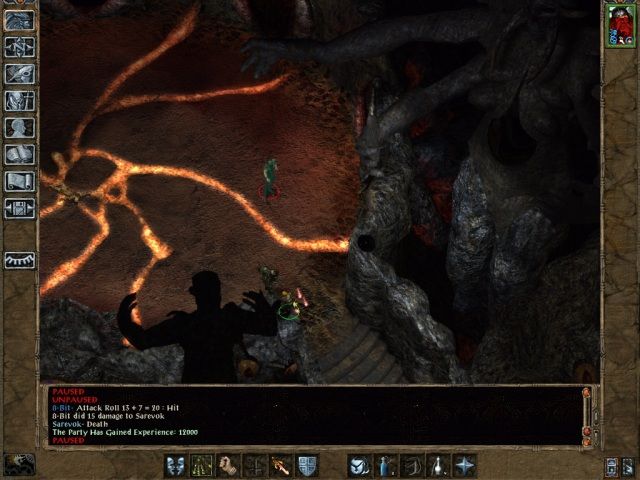Viewport: 640px width, 480px height.
Task: Open the priest scroll
Action: (x=20, y=181)
